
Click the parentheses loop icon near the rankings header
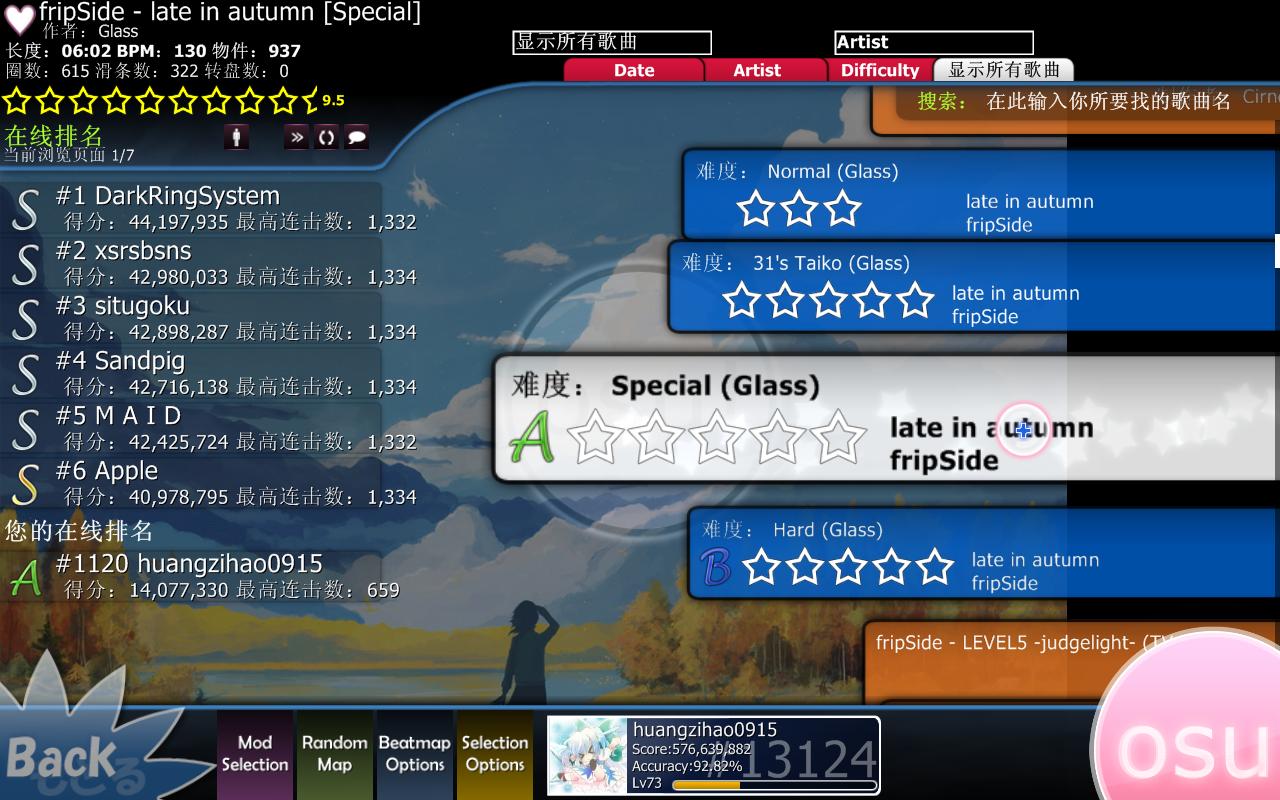point(326,136)
